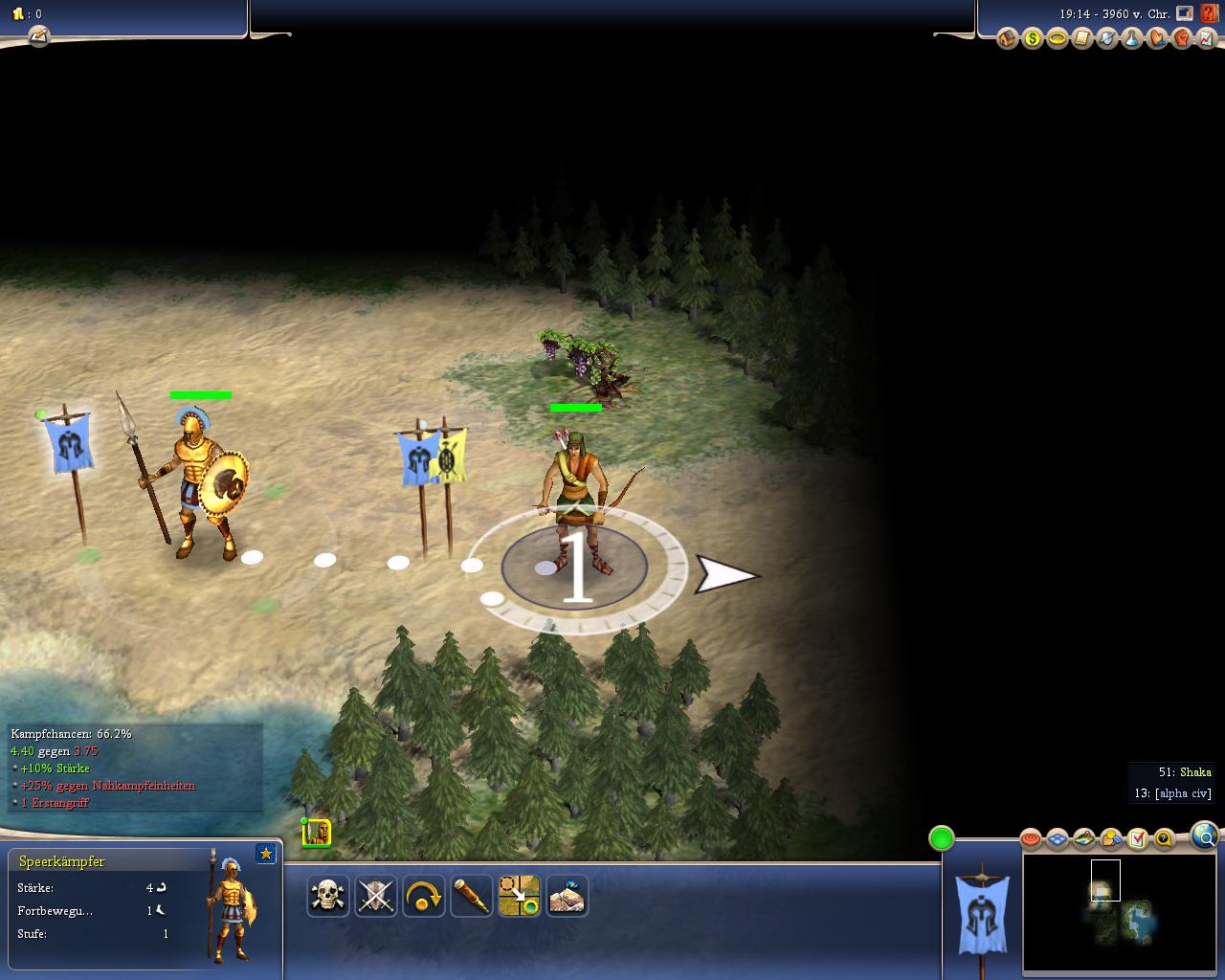The image size is (1225, 980).
Task: Select the skip turn arrow command
Action: (x=423, y=896)
